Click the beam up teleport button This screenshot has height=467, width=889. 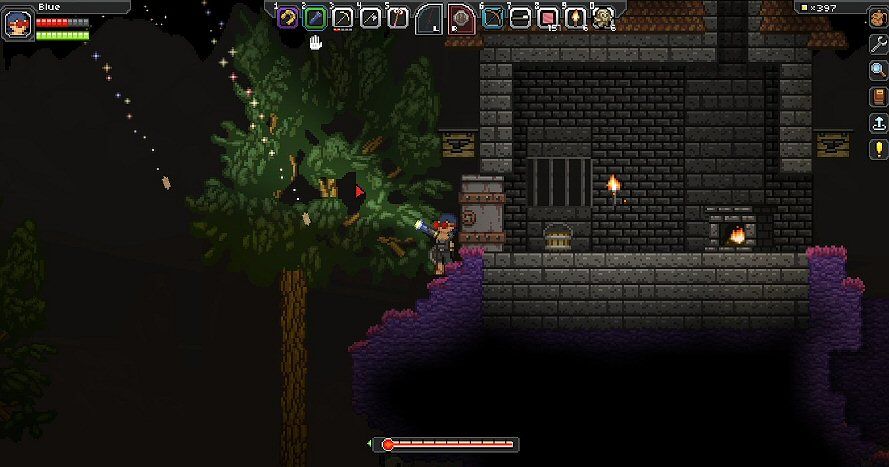click(x=878, y=123)
